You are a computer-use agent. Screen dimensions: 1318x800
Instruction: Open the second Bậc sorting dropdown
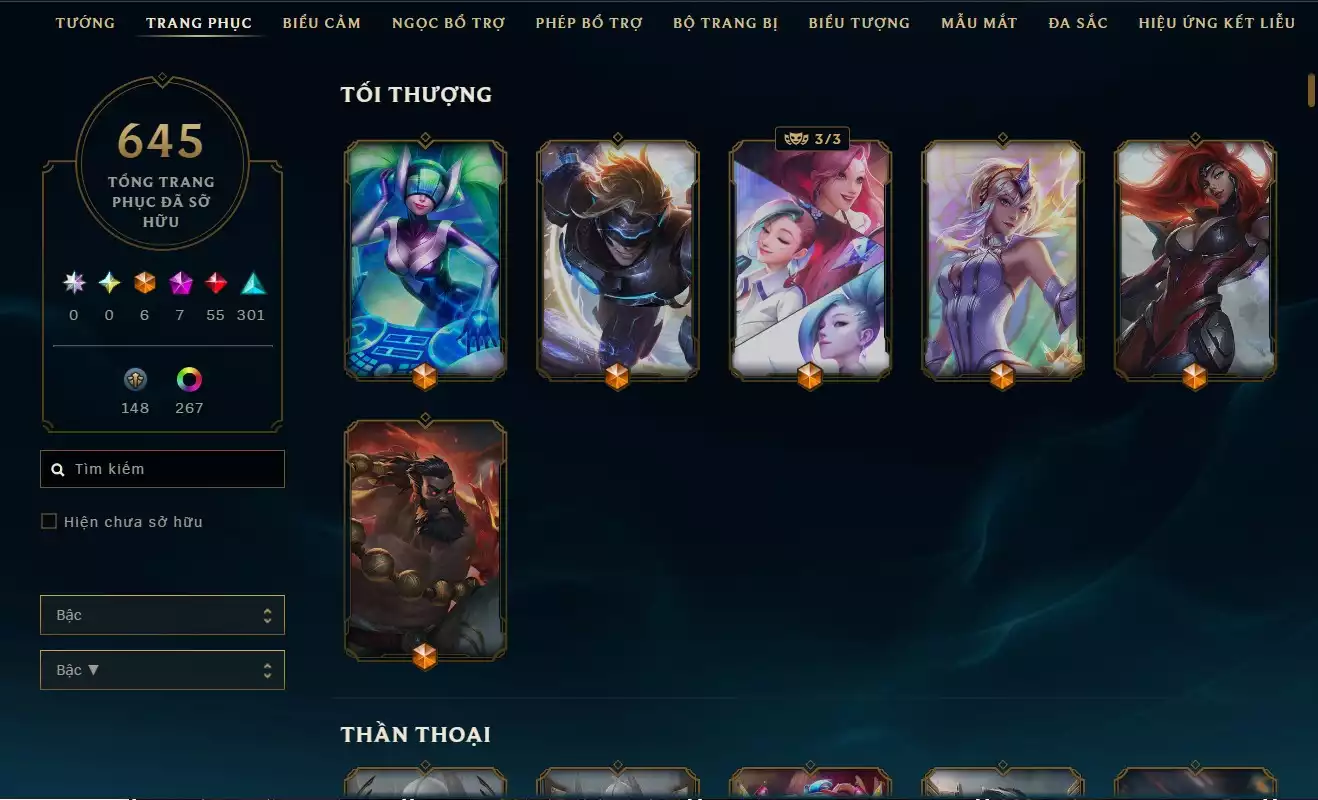162,669
